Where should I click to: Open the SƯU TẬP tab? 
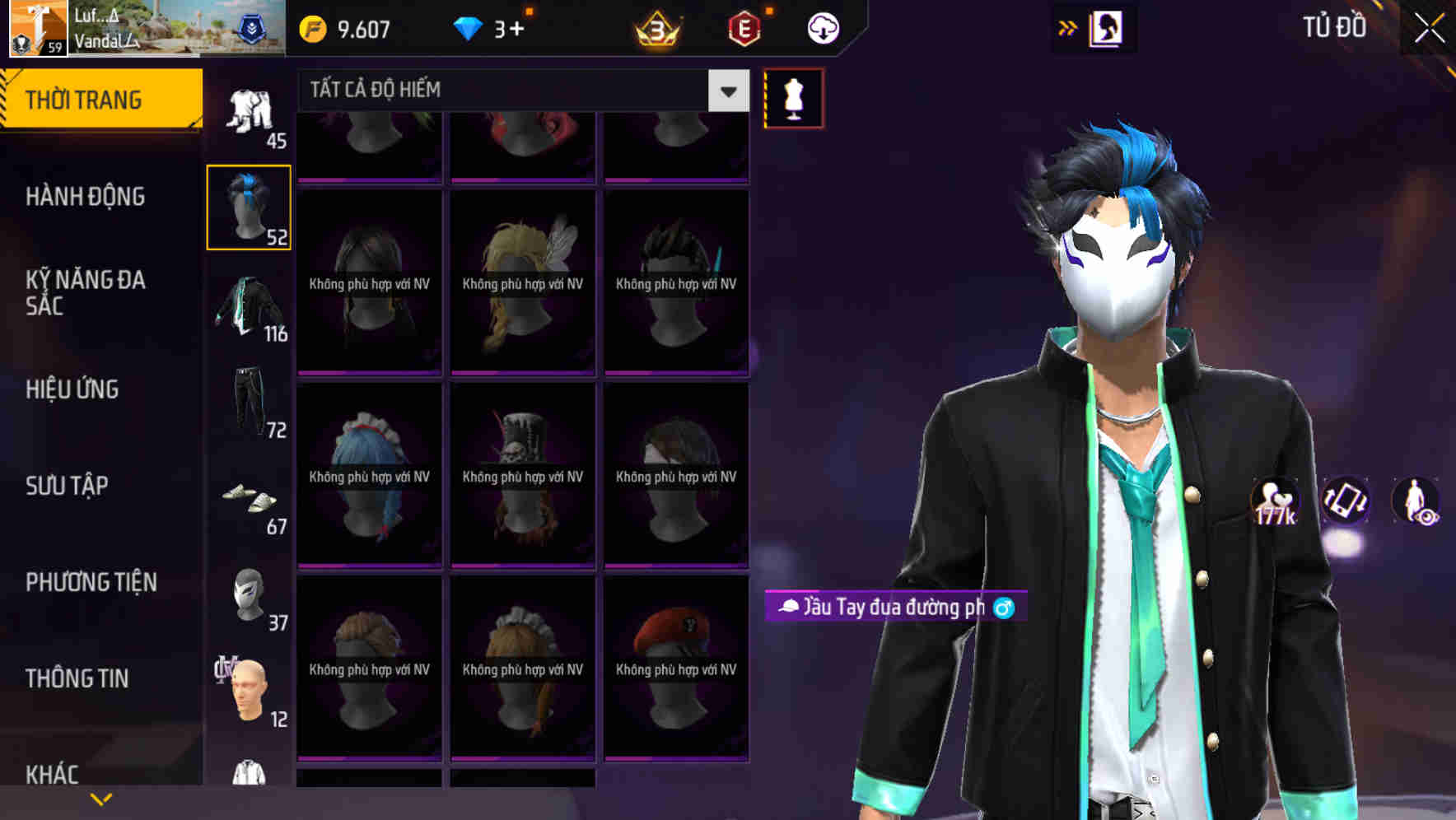pos(68,486)
